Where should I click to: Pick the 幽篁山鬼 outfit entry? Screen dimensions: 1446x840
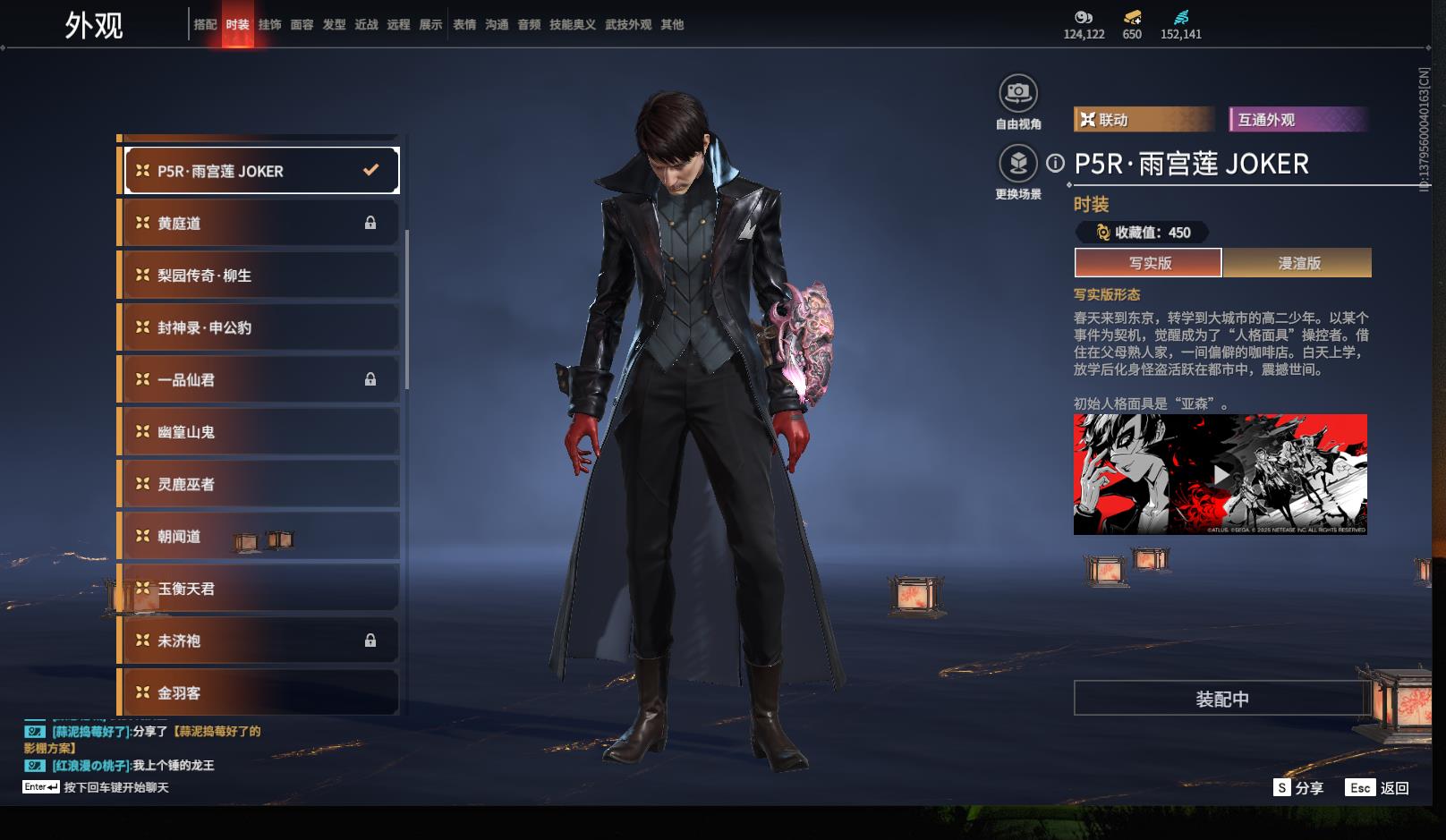pyautogui.click(x=259, y=432)
